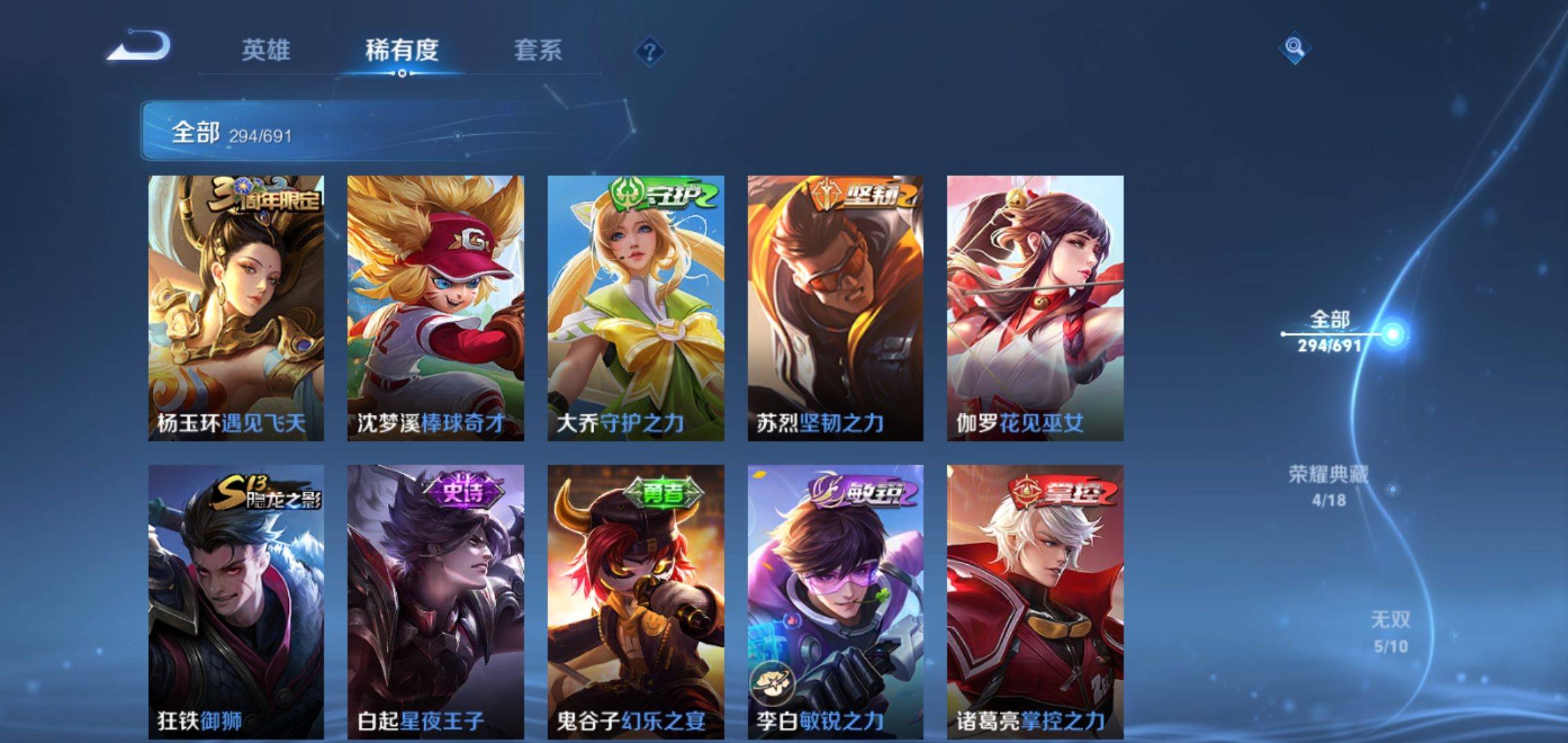This screenshot has width=1568, height=743.
Task: Go back with the return arrow
Action: pyautogui.click(x=140, y=47)
